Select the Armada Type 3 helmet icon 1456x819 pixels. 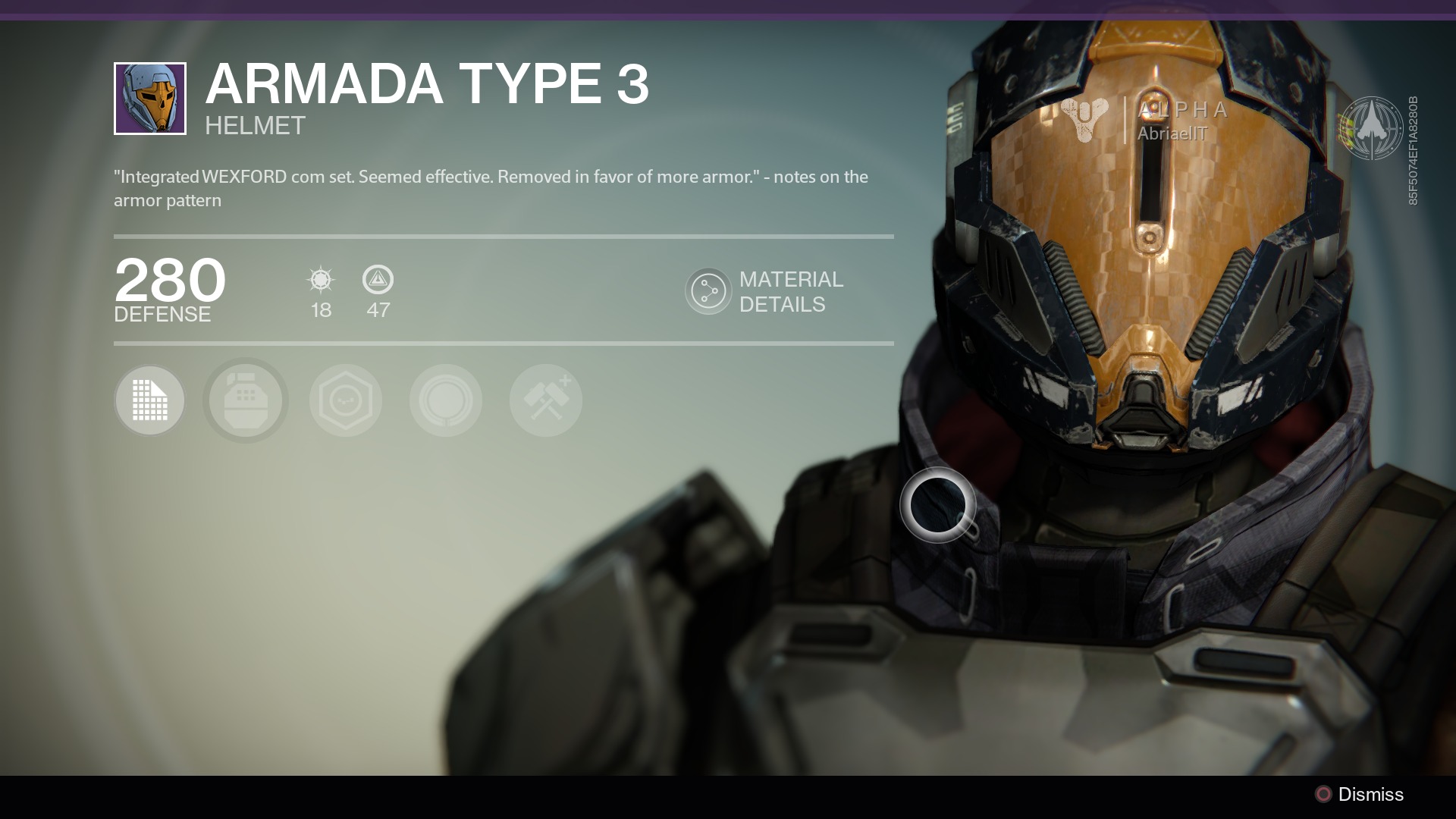click(x=150, y=99)
